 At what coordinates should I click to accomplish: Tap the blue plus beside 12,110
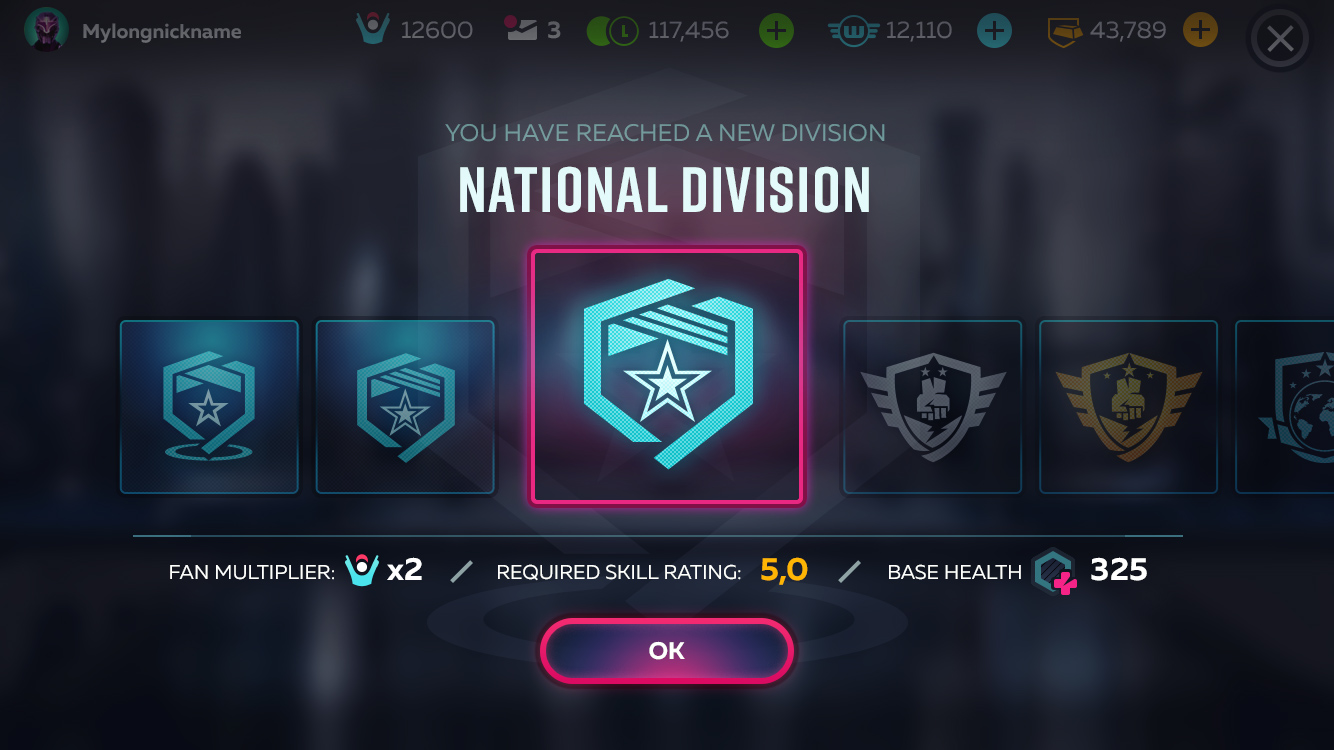(x=993, y=31)
